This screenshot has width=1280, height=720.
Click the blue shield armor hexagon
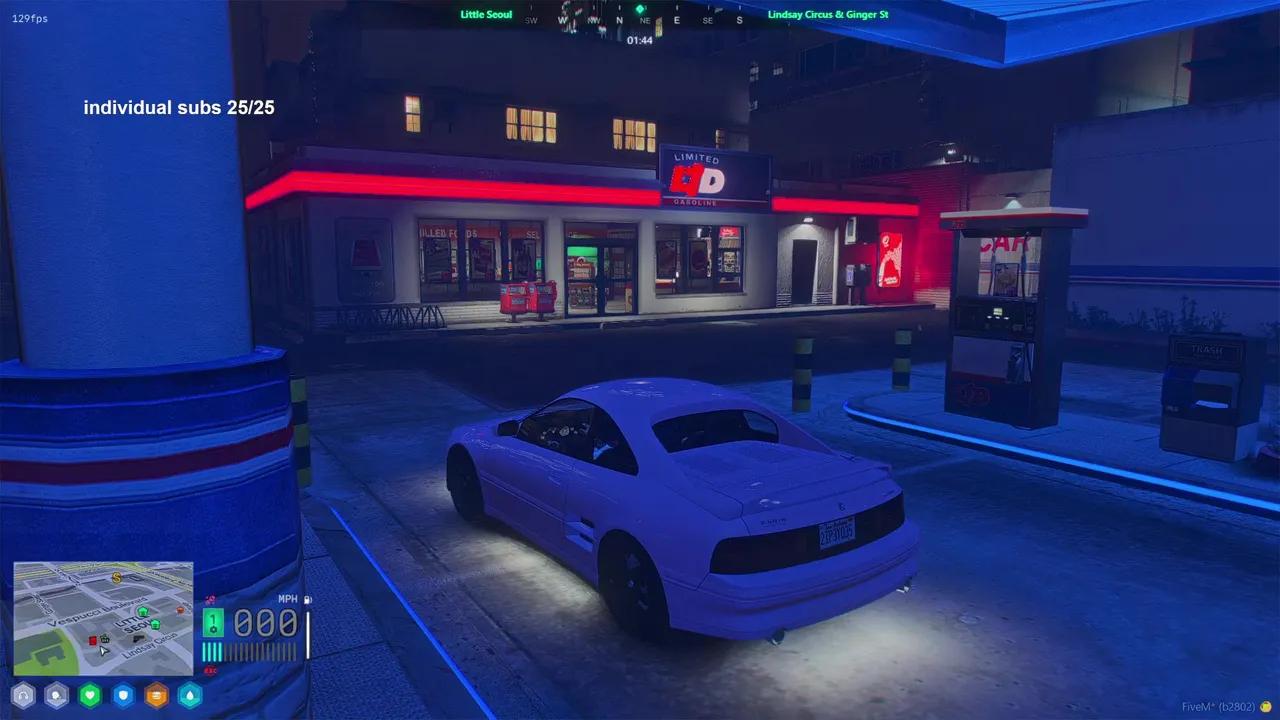tap(123, 695)
